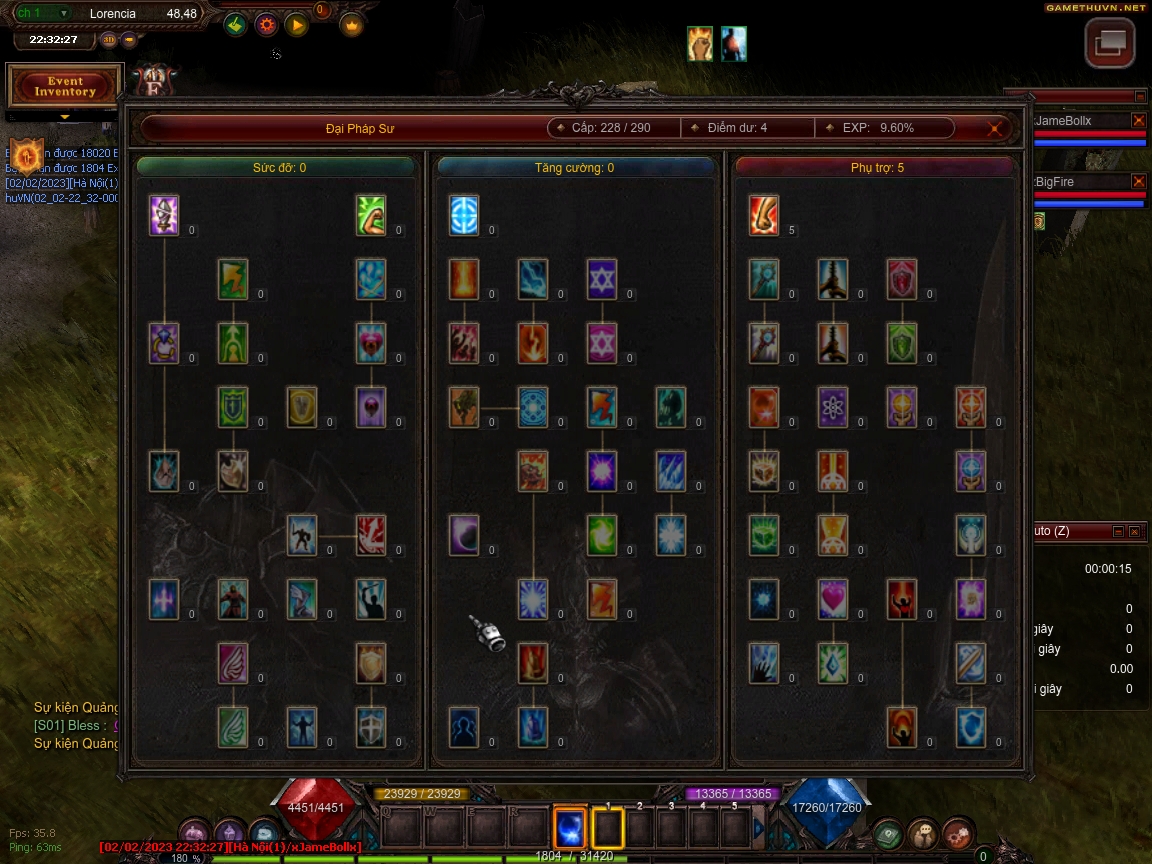Choose the green cube skill icon
Screen dimensions: 1152x864
tap(764, 535)
